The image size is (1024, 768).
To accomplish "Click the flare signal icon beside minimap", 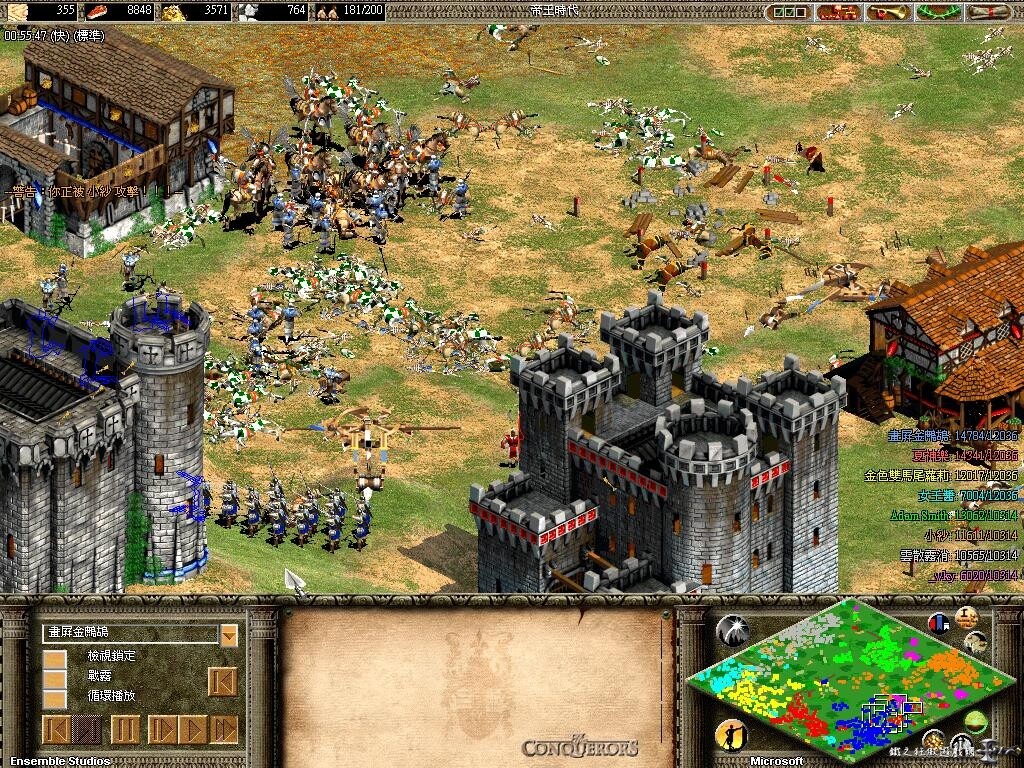I will click(732, 629).
